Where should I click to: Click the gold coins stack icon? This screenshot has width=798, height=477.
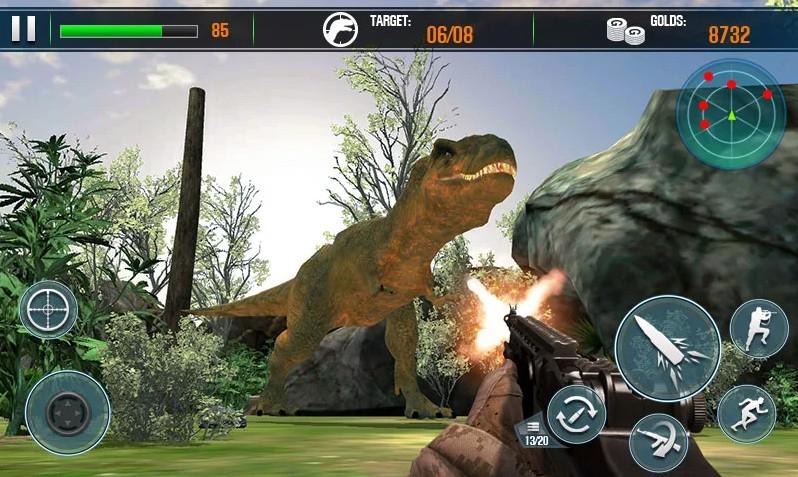[x=625, y=31]
